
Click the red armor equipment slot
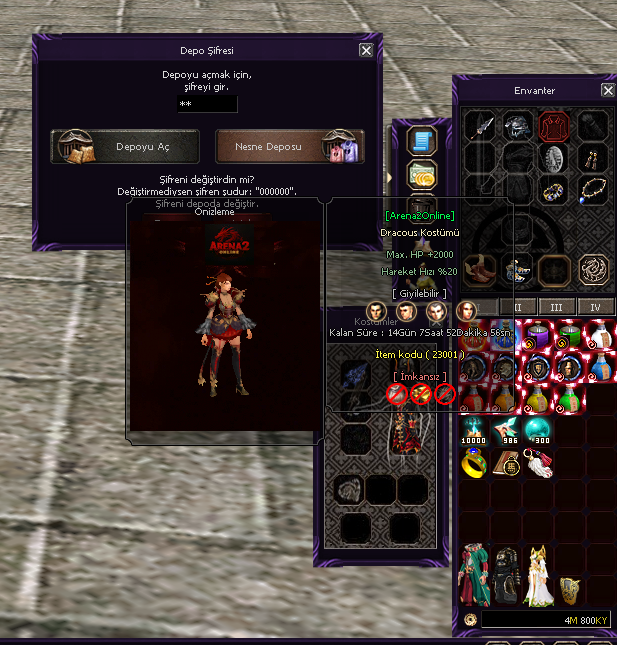(555, 127)
